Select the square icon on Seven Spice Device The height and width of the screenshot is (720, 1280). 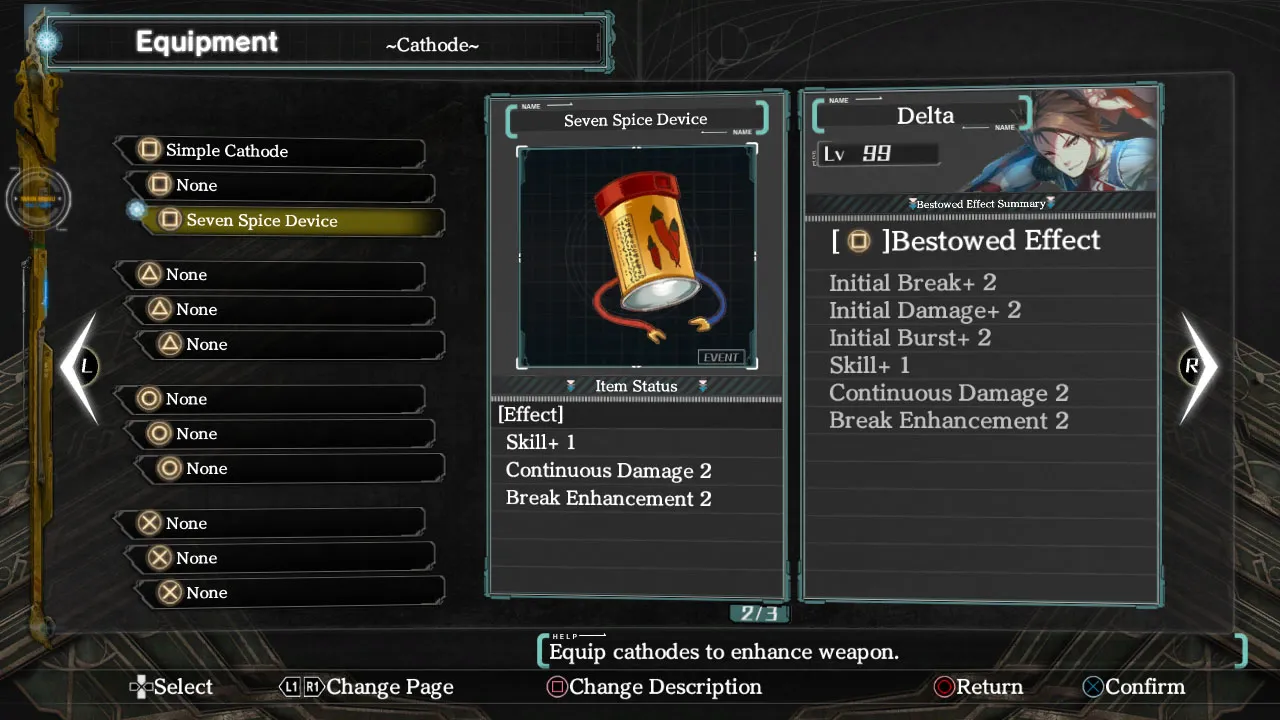(168, 220)
